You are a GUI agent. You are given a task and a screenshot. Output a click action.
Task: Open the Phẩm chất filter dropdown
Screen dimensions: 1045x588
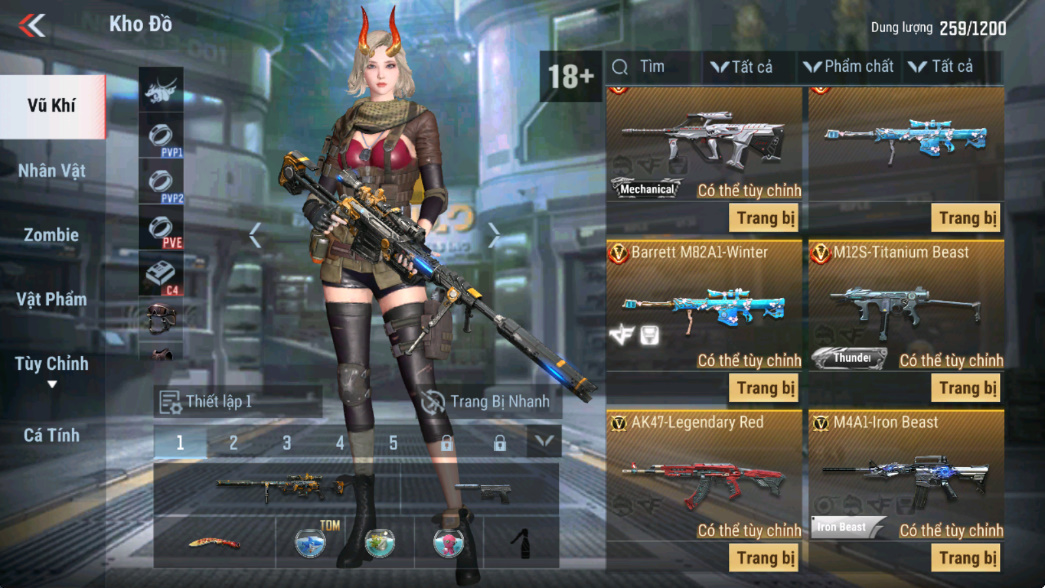tap(848, 67)
